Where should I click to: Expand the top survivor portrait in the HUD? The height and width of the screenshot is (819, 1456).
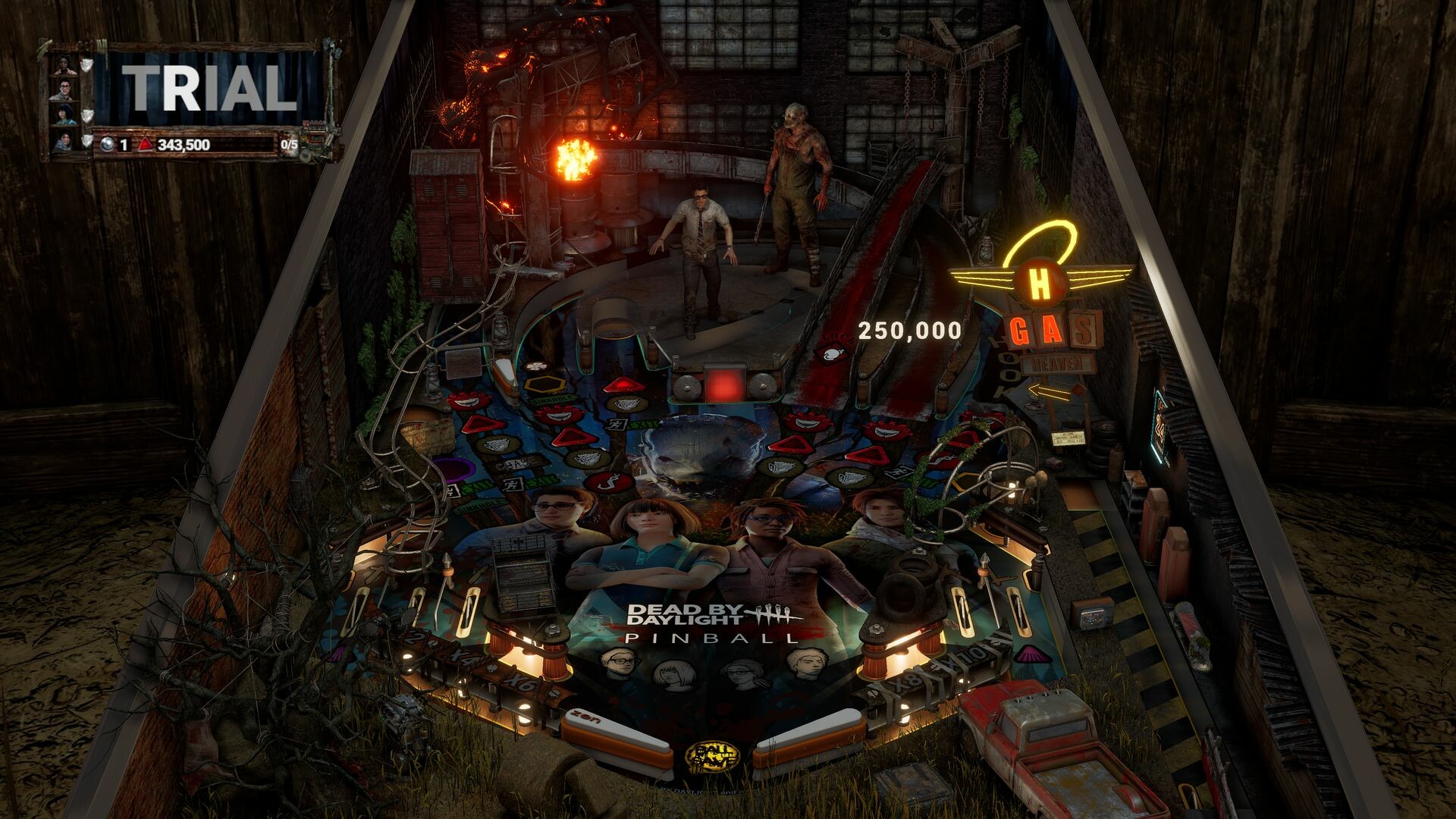pyautogui.click(x=64, y=65)
